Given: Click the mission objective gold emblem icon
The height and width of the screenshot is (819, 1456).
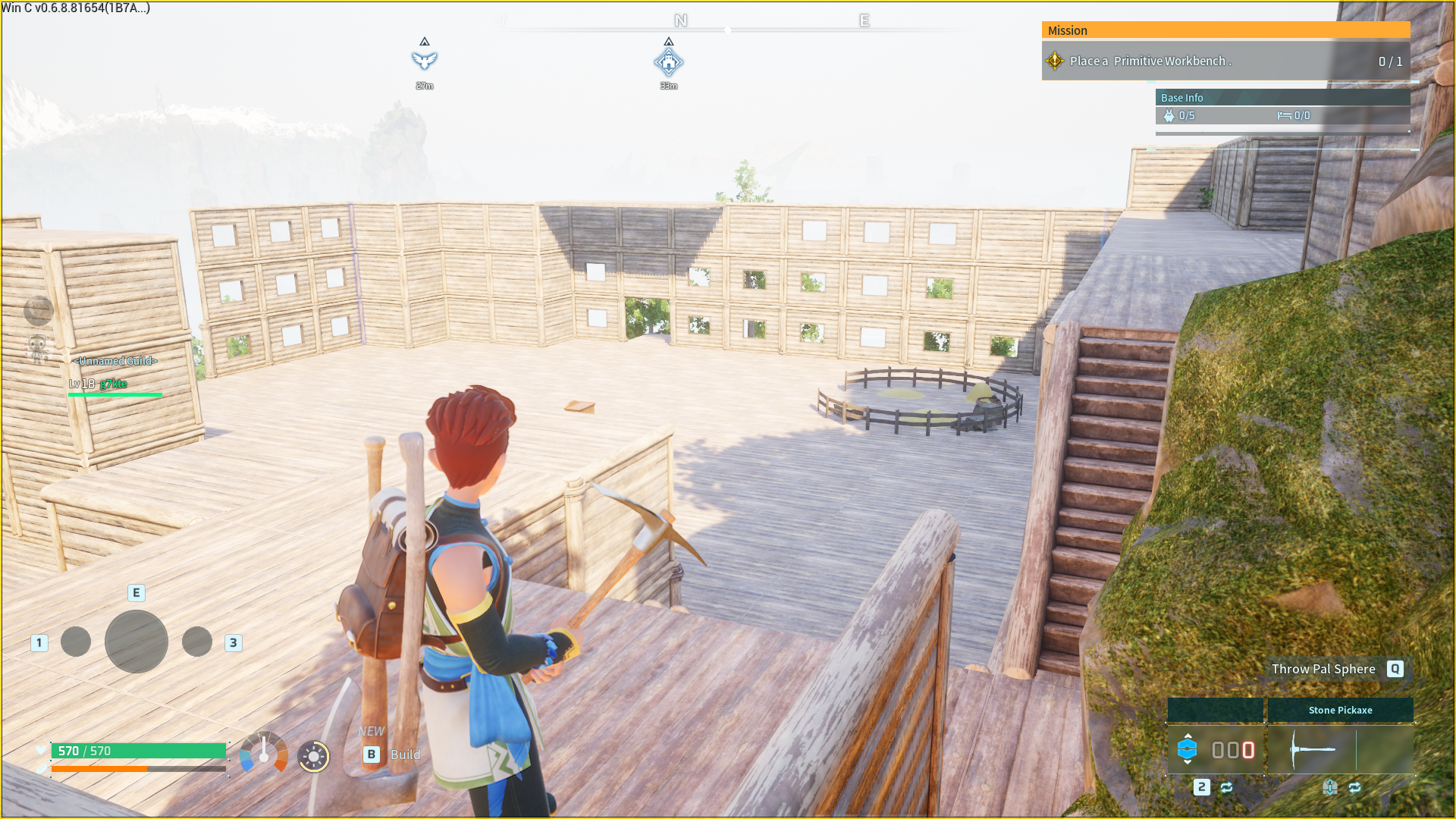Looking at the screenshot, I should click(1053, 61).
